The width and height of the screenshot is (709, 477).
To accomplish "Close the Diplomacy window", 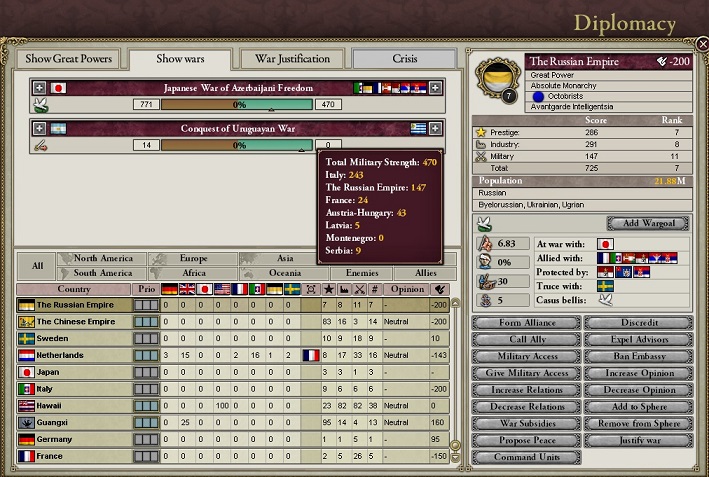I will tap(702, 44).
